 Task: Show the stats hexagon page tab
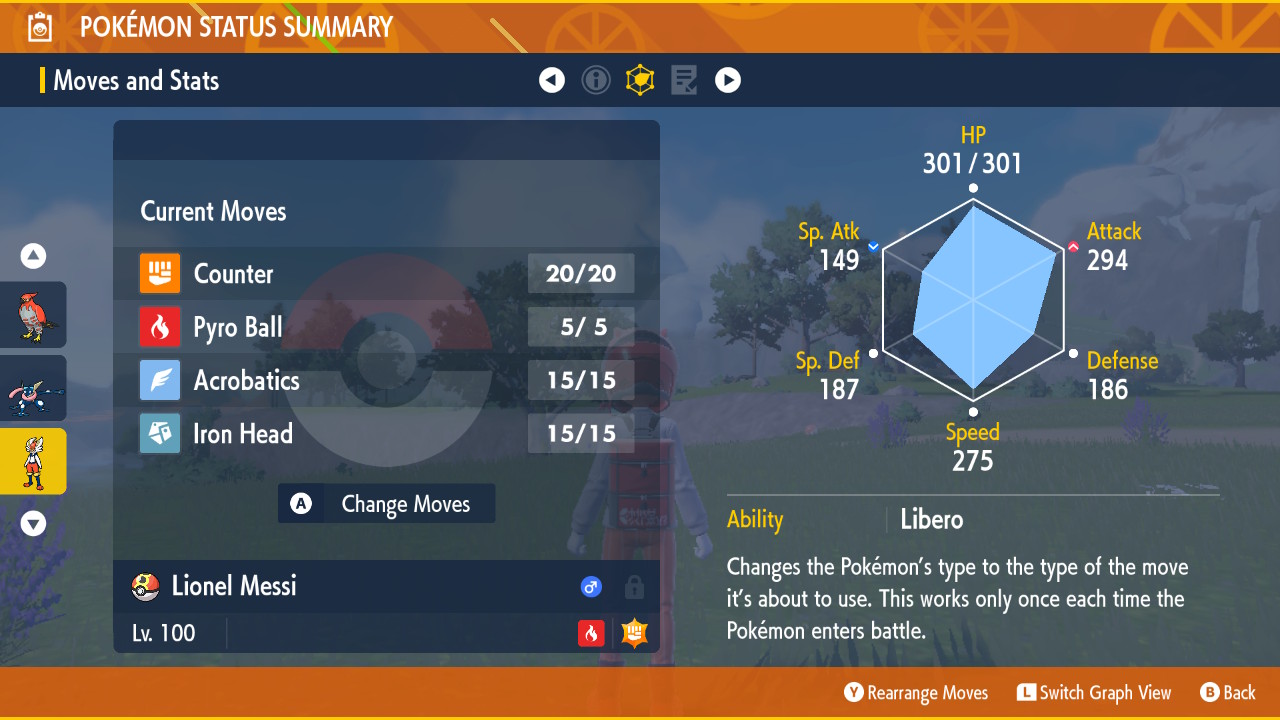(x=640, y=80)
